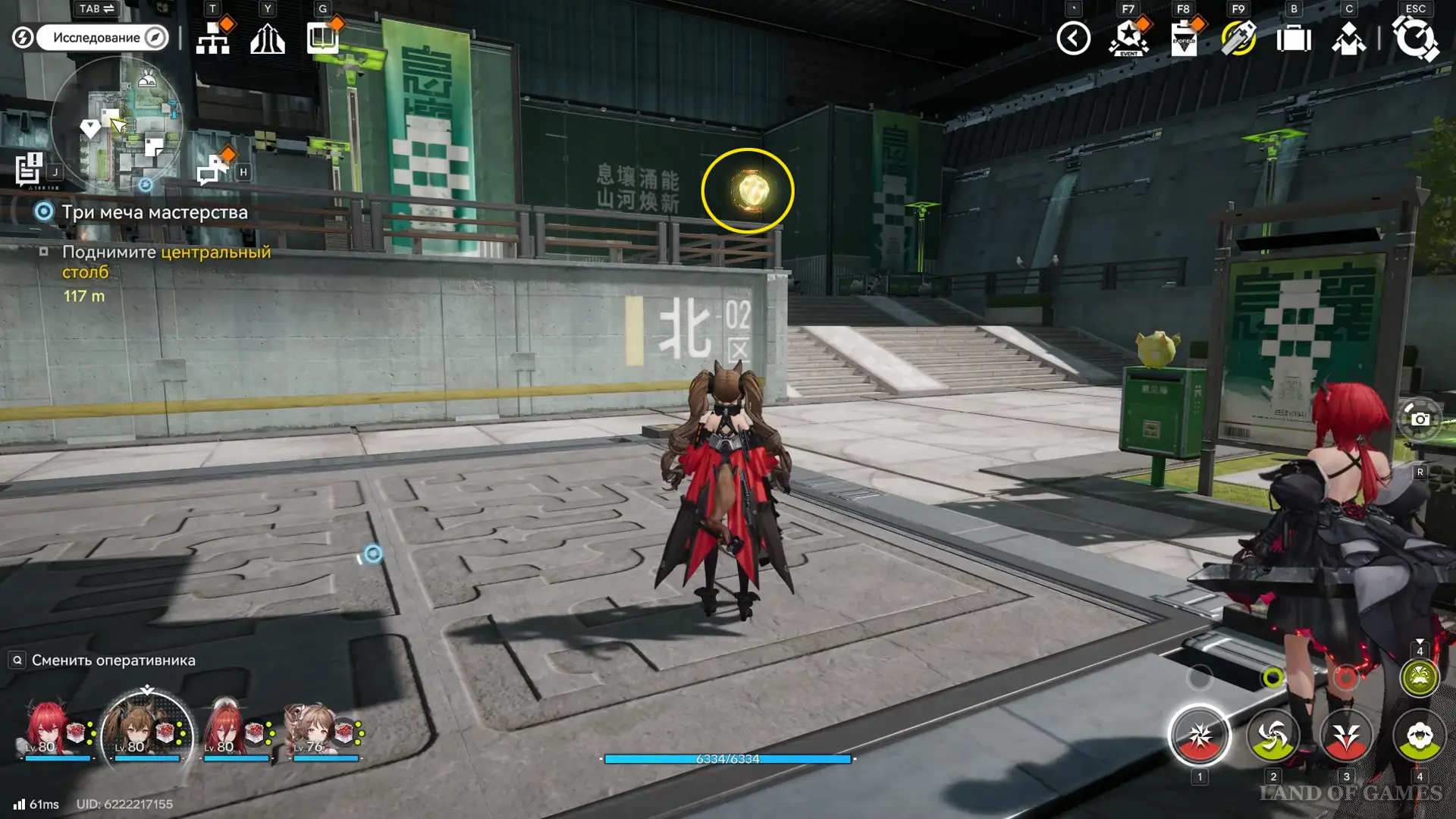Open the Event star icon

(x=1128, y=39)
